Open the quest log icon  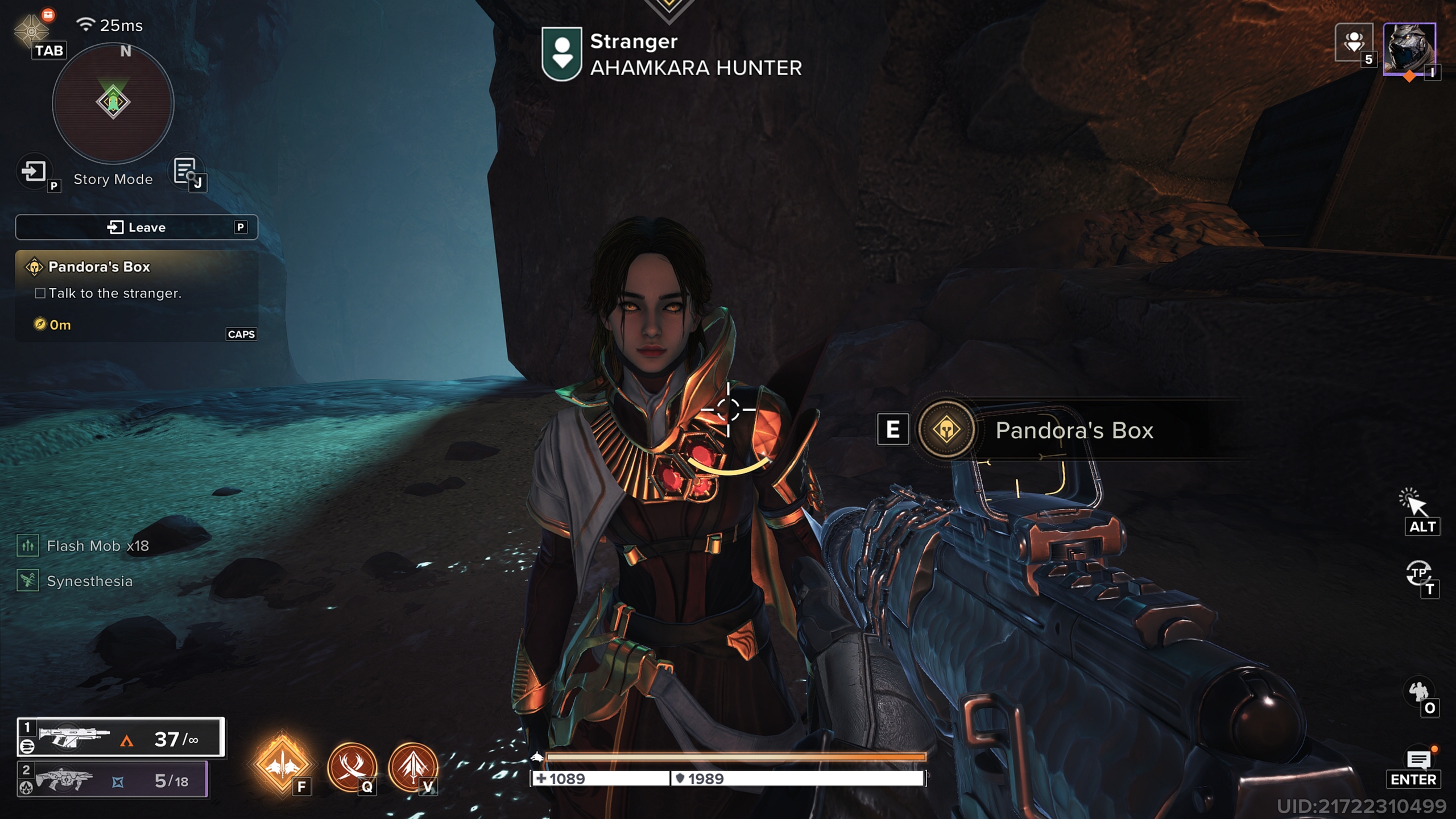coord(185,171)
